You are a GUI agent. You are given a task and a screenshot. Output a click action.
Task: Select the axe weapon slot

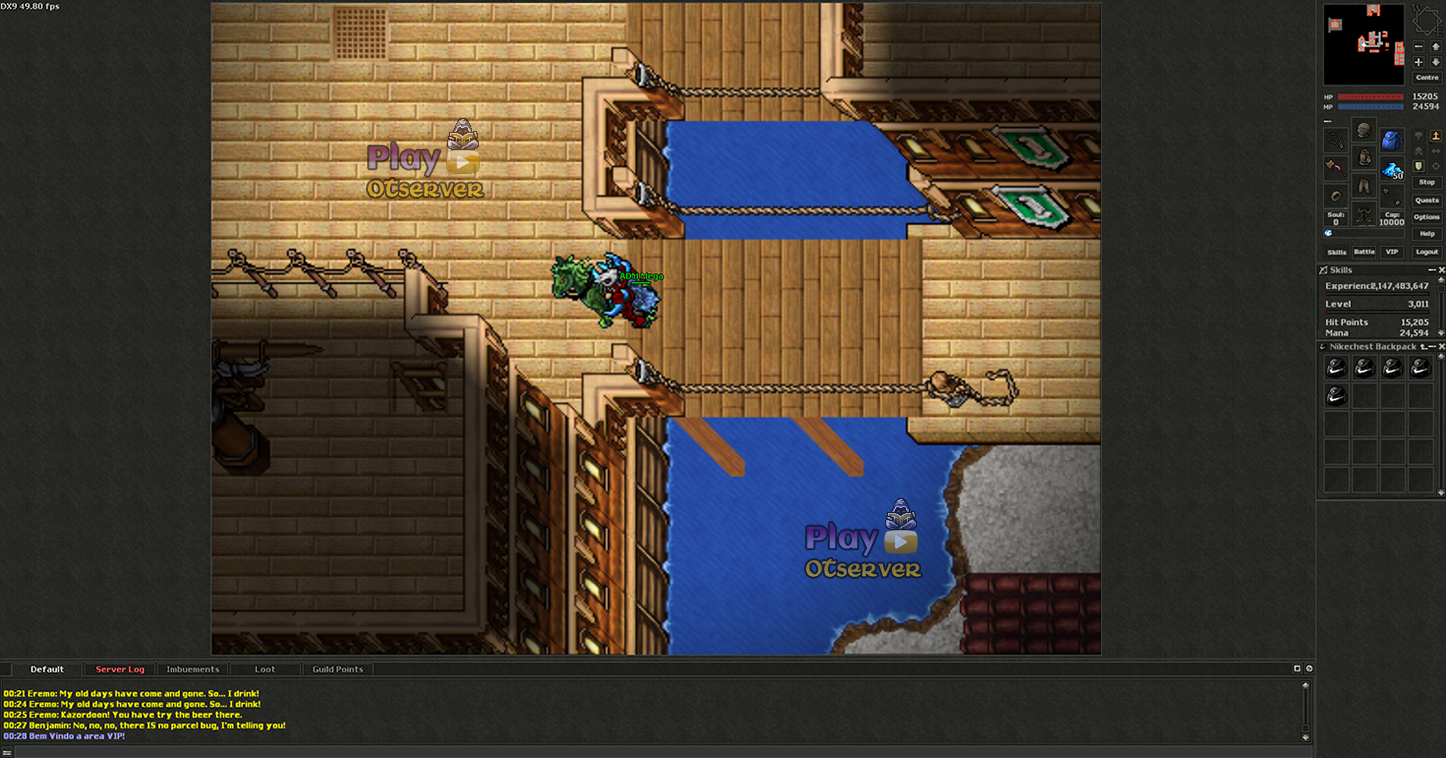[1335, 166]
